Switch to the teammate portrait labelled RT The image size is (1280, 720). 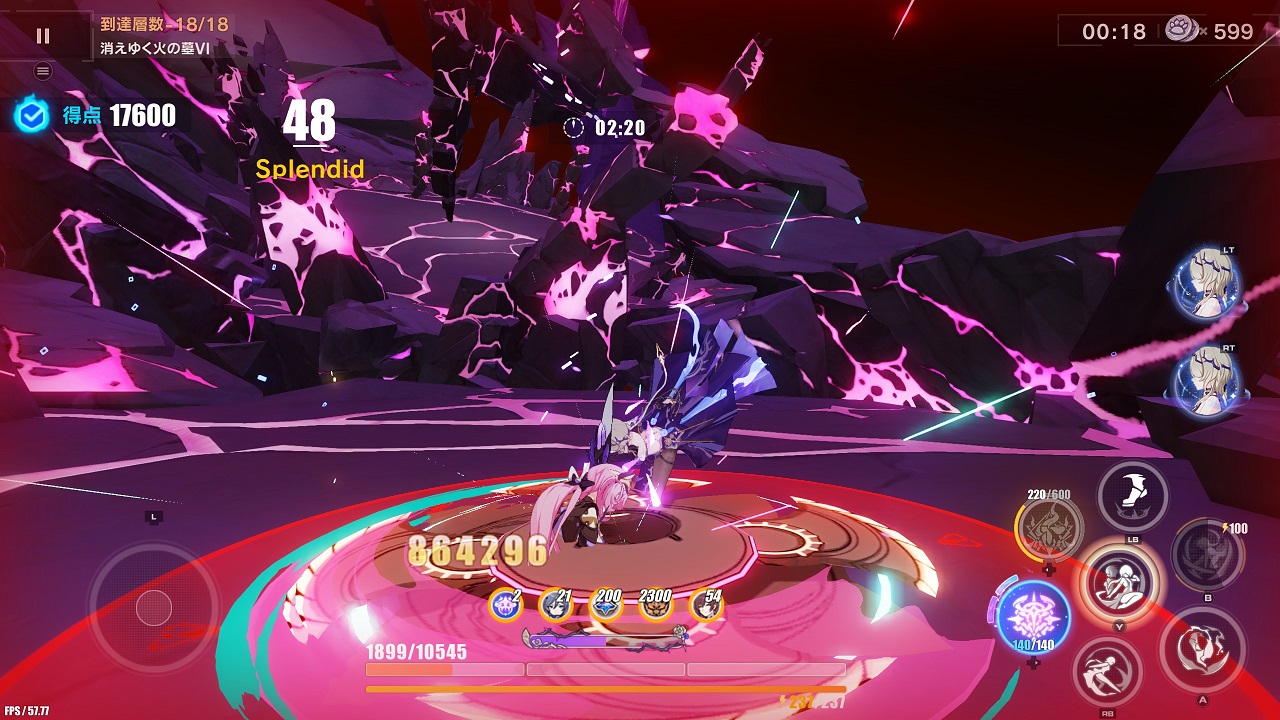1208,381
